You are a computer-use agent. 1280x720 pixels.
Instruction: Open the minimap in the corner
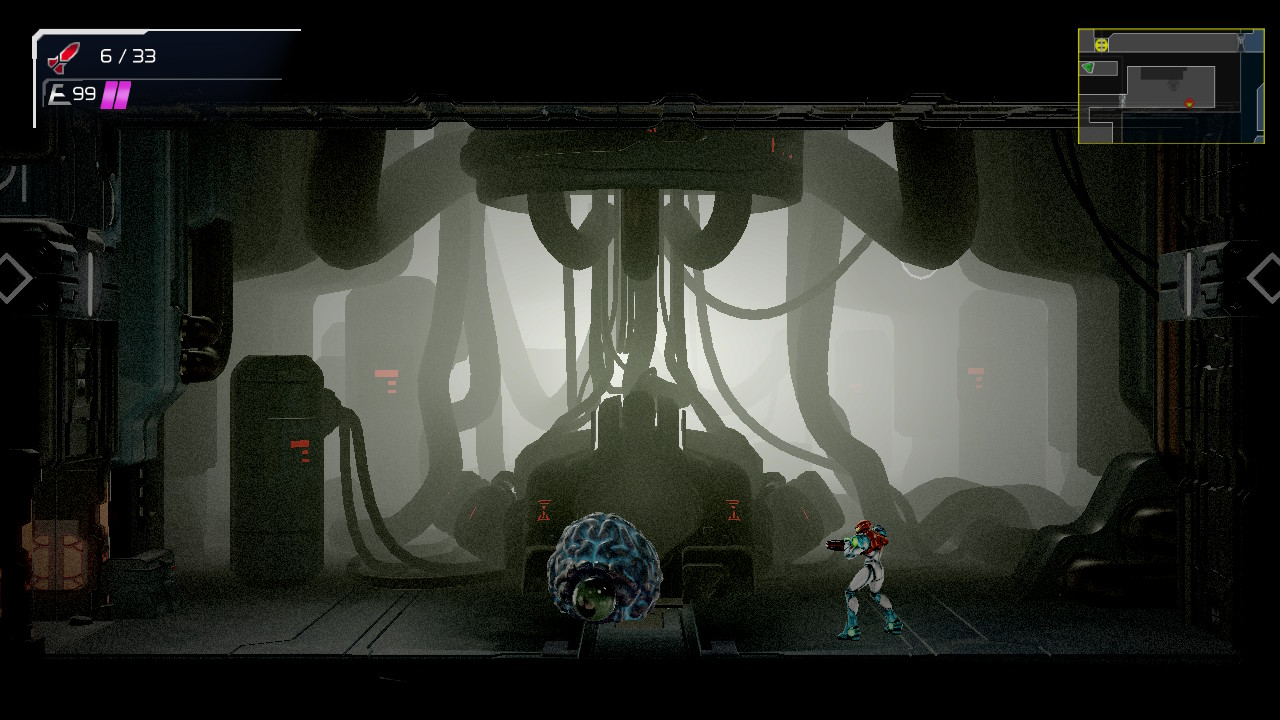(1171, 86)
